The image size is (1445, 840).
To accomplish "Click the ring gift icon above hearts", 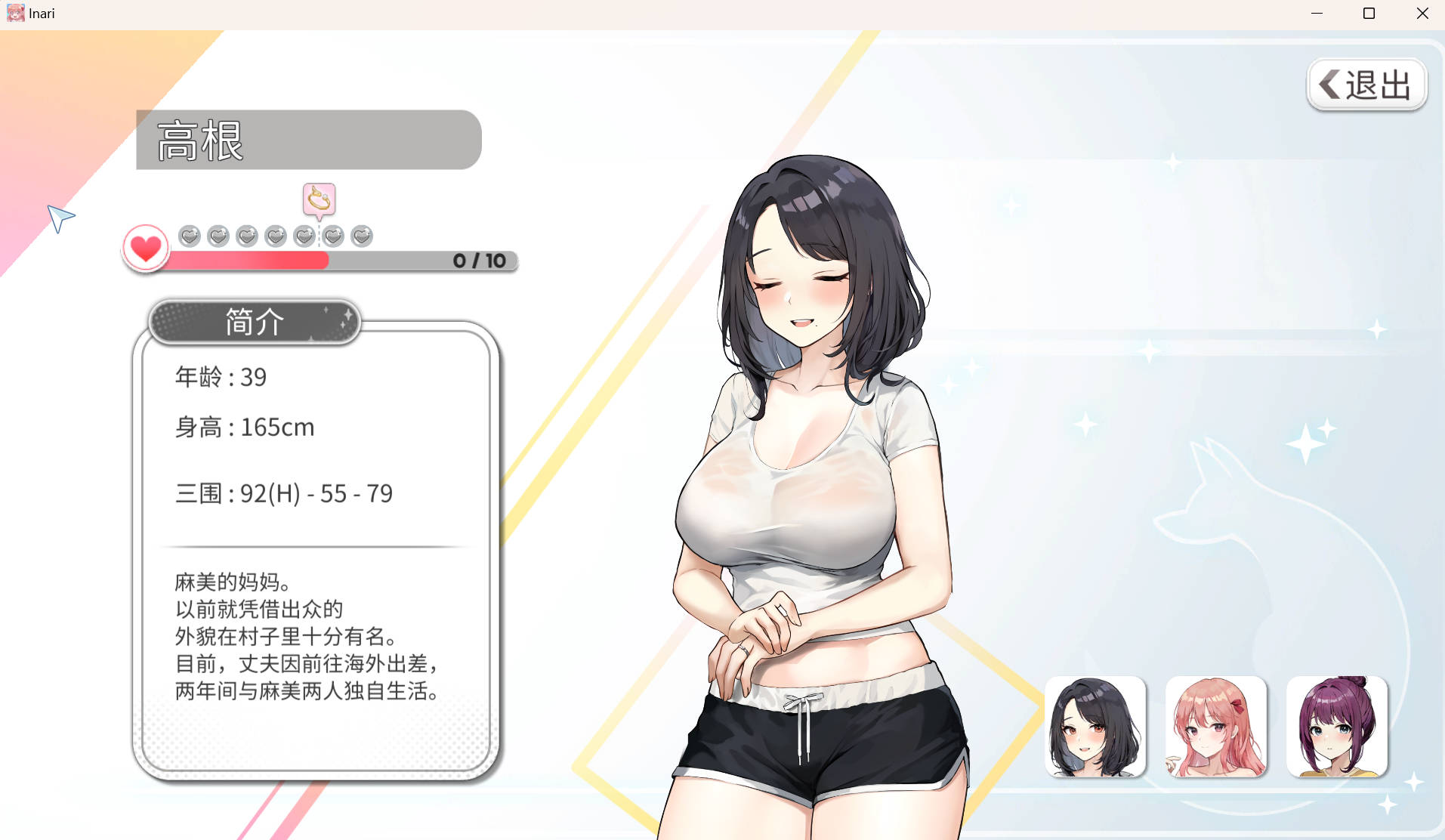I will (x=319, y=199).
